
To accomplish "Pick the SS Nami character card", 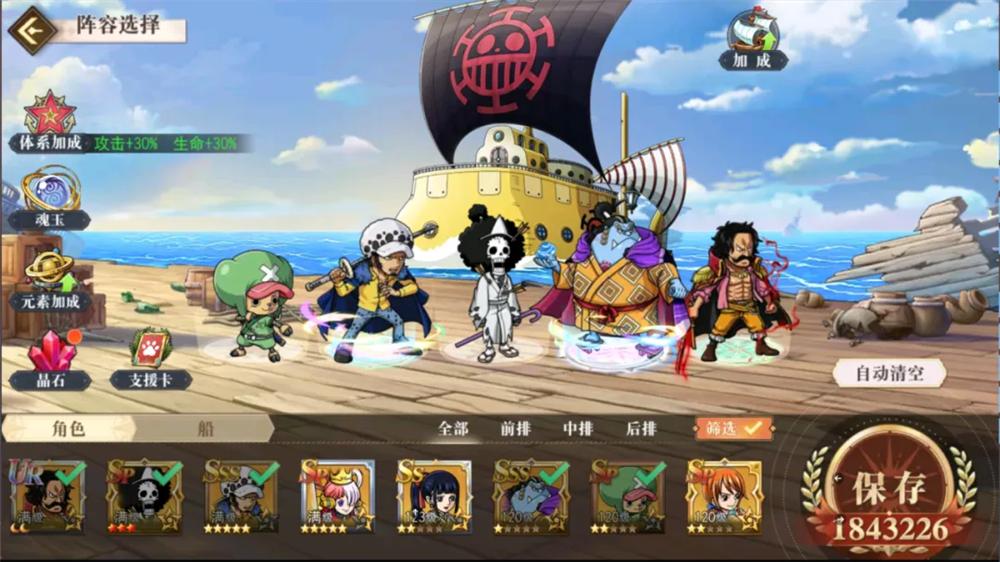I will [x=724, y=497].
